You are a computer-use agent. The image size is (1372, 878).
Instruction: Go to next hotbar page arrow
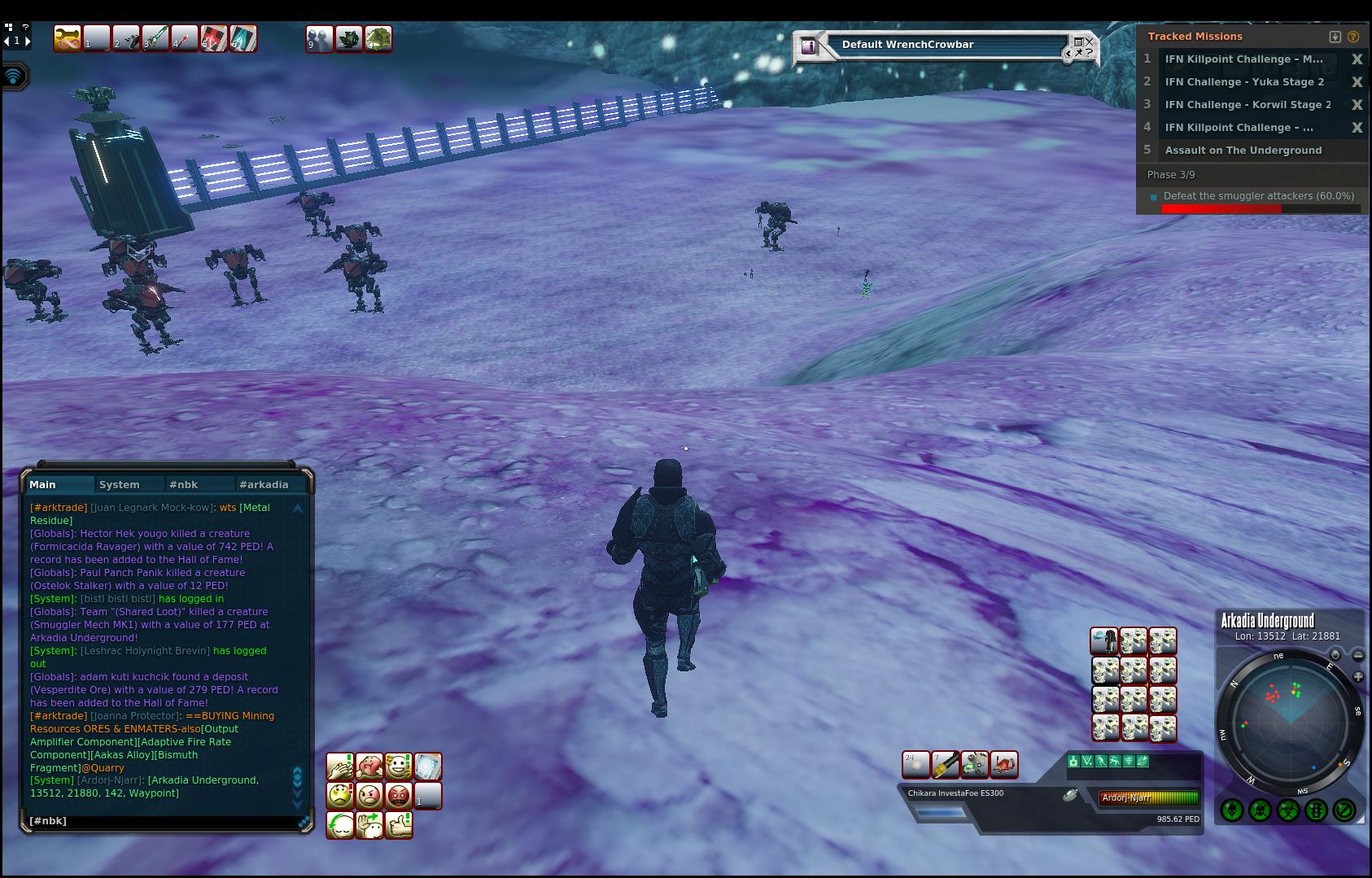[x=28, y=40]
